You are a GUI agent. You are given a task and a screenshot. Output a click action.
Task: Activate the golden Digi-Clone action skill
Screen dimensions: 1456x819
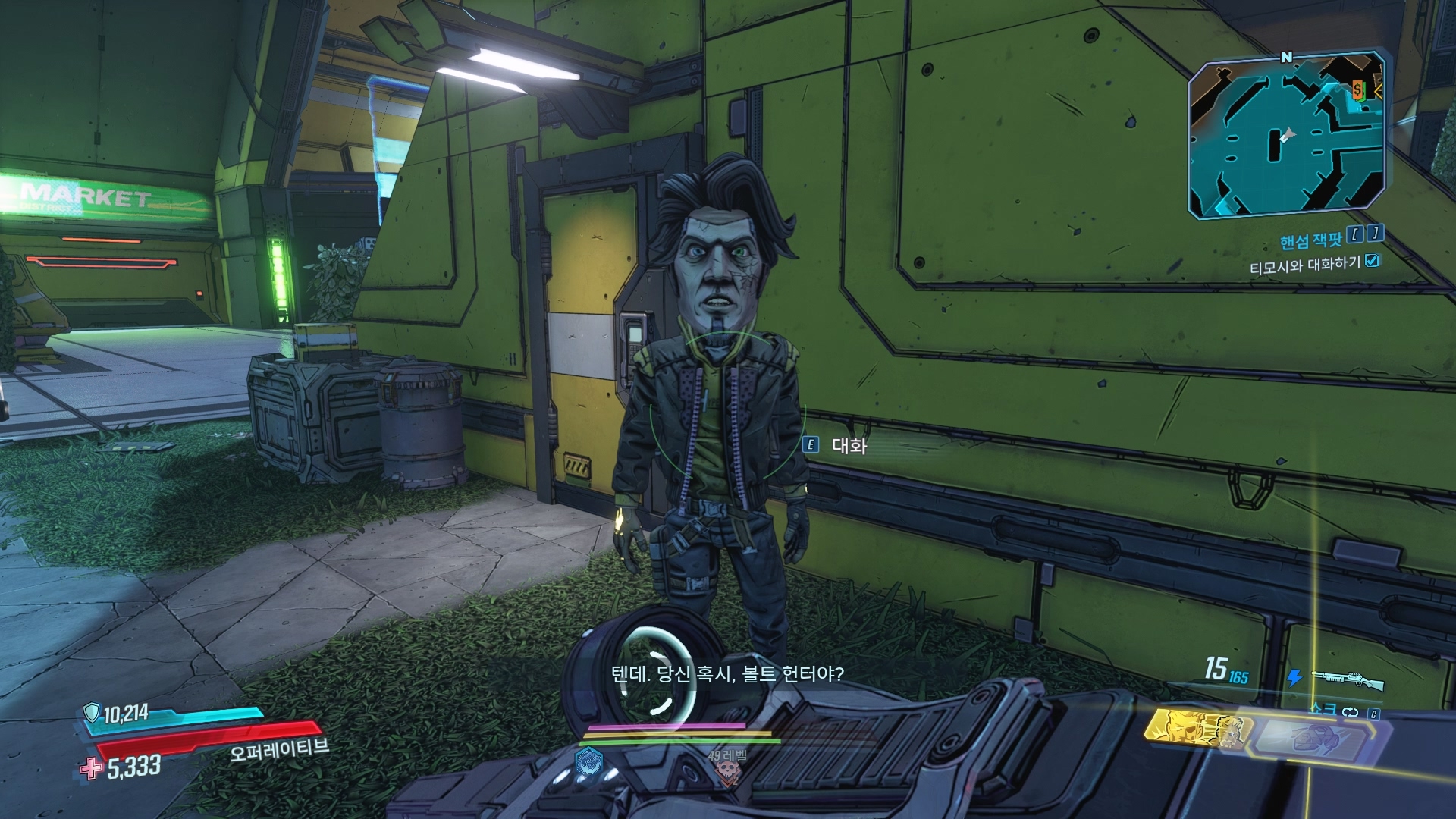tap(1194, 730)
